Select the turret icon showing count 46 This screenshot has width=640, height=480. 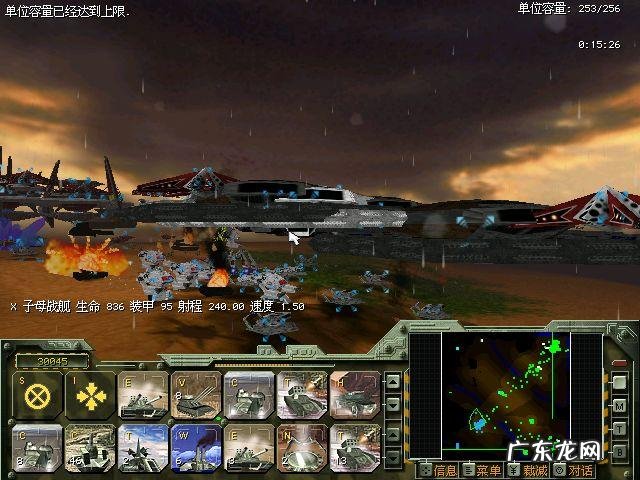pos(91,444)
